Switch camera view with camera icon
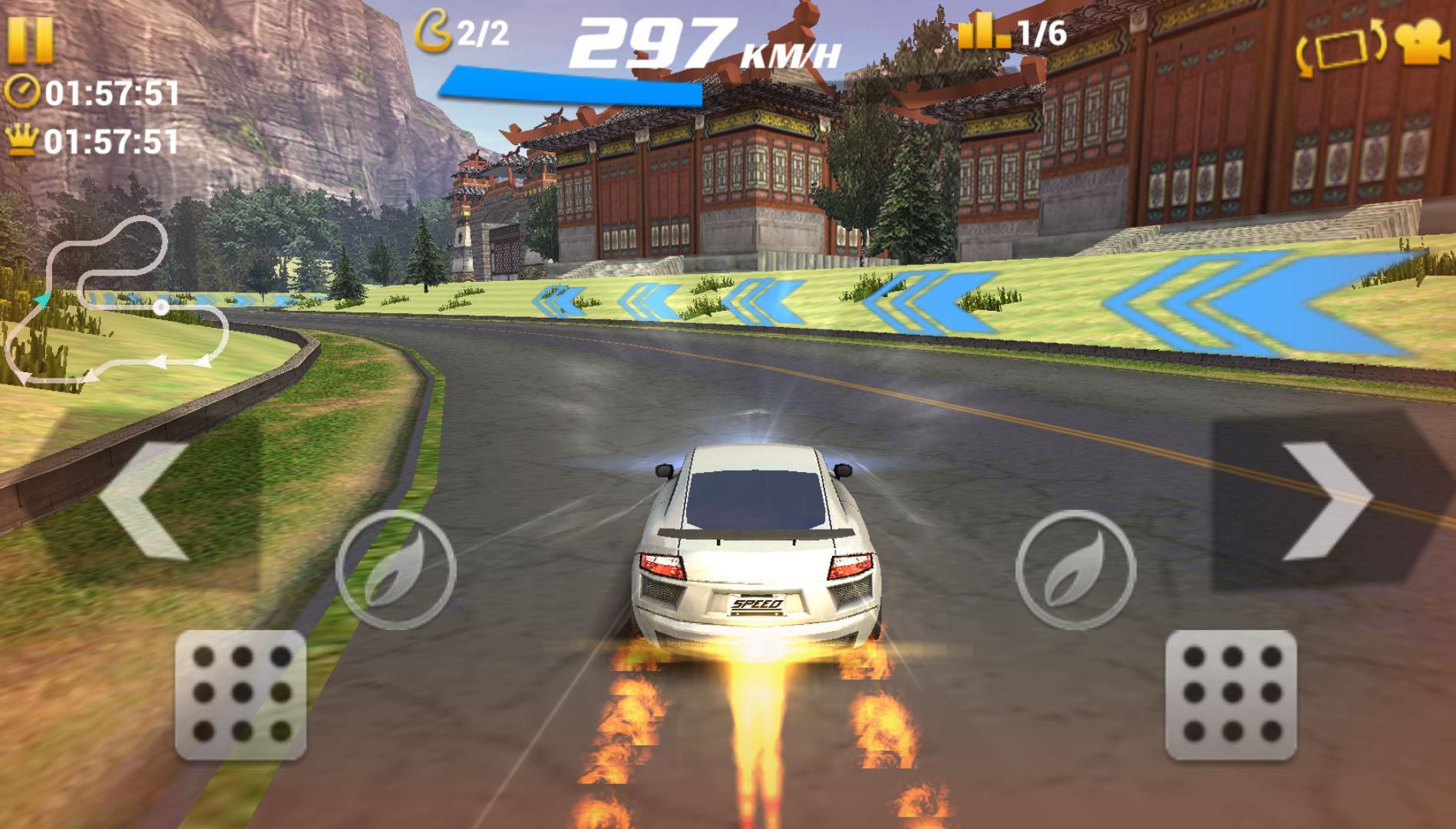The image size is (1456, 829). click(x=1422, y=45)
